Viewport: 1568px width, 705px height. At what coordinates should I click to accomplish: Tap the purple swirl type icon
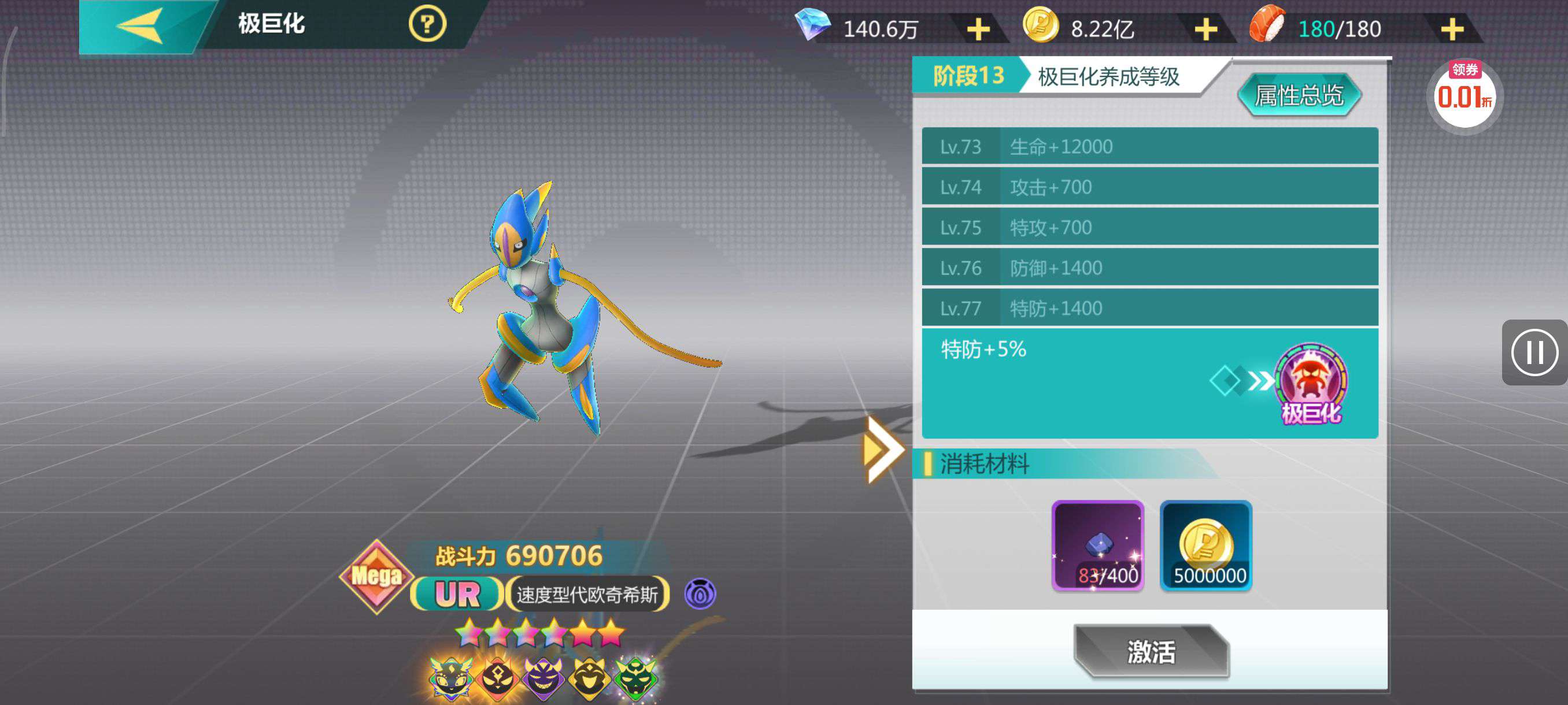(700, 593)
